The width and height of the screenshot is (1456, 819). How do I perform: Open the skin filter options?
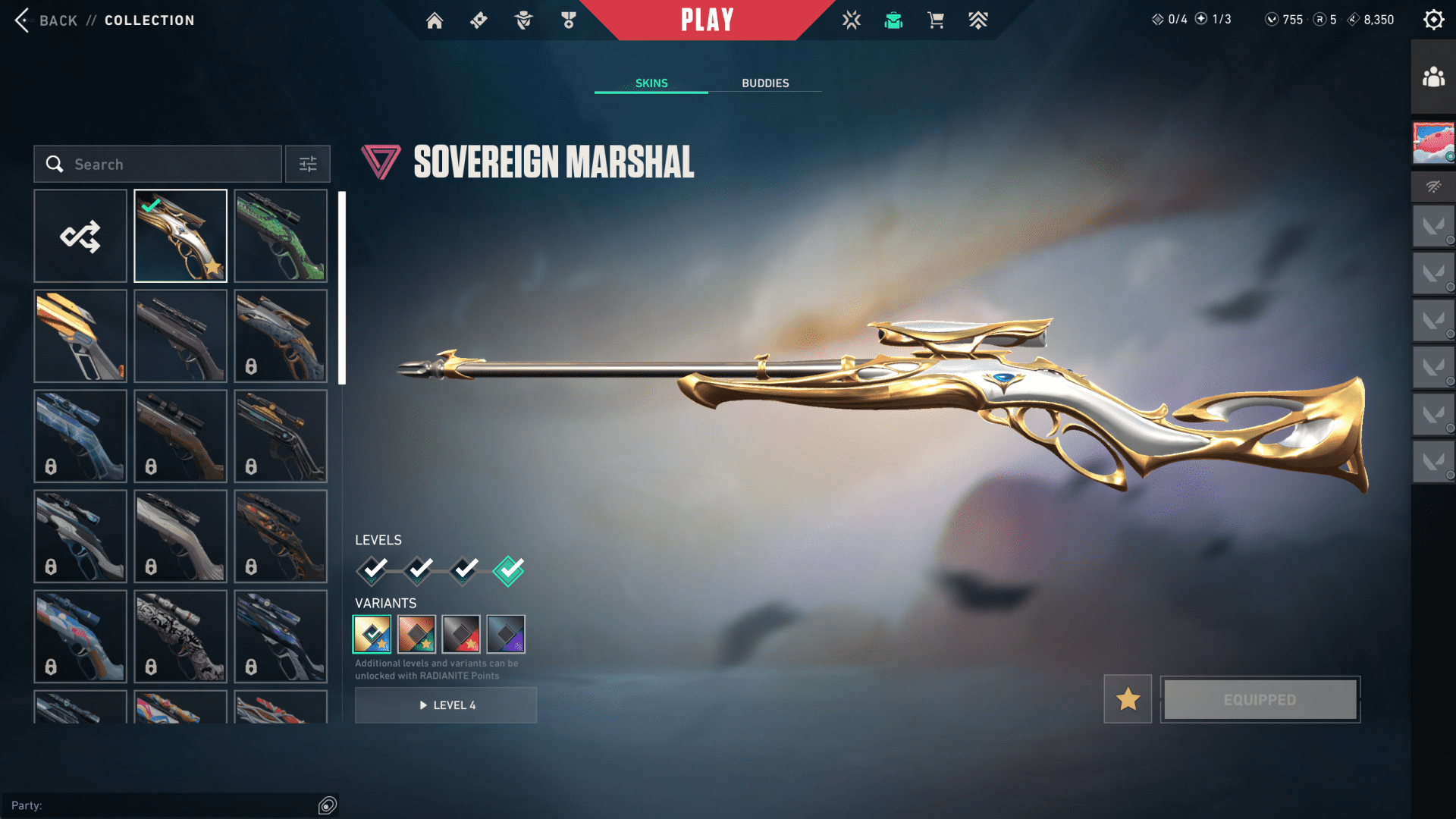pyautogui.click(x=308, y=164)
